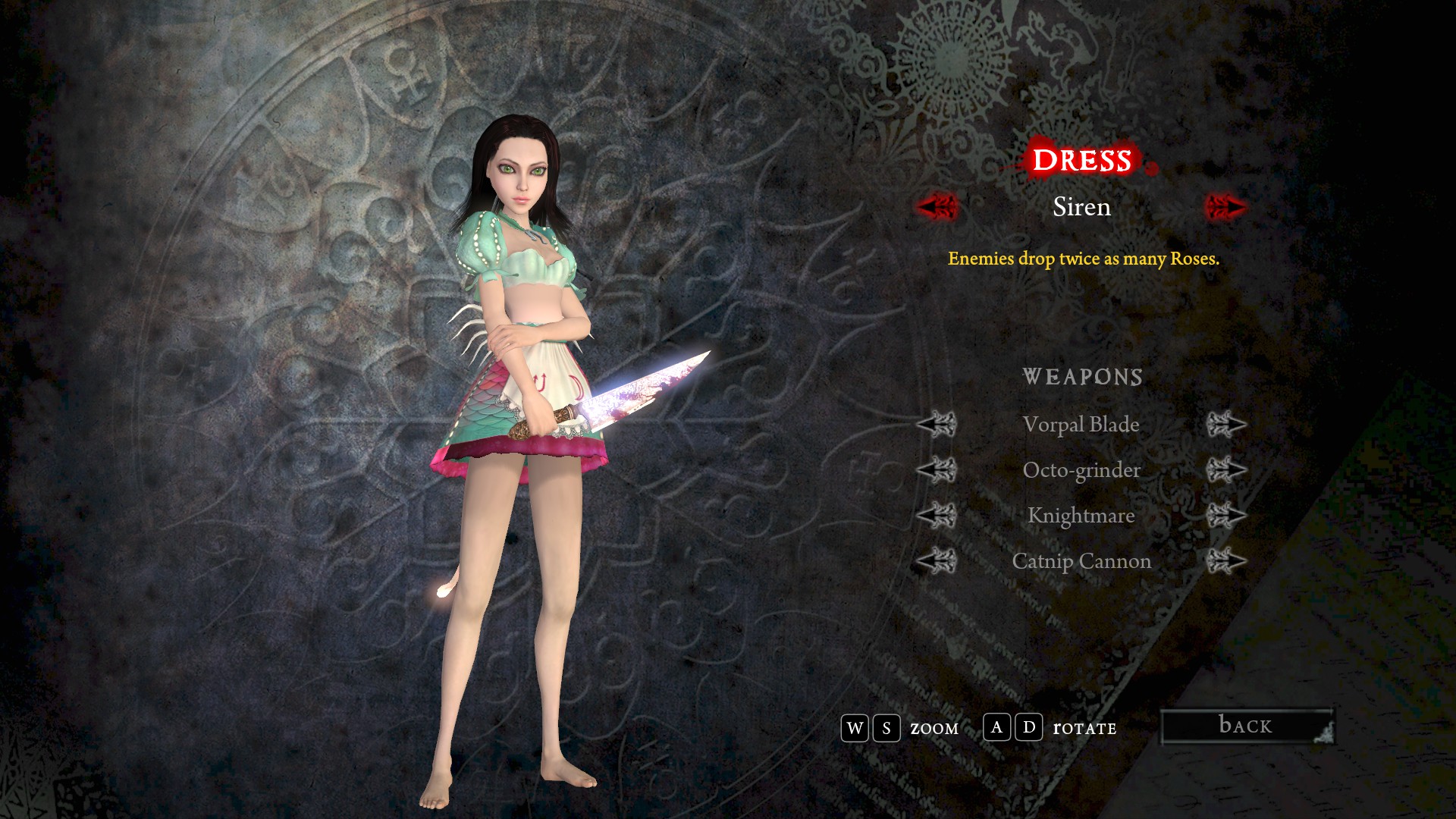This screenshot has width=1456, height=819.
Task: Switch to the previous dress with left arrow
Action: click(x=938, y=206)
